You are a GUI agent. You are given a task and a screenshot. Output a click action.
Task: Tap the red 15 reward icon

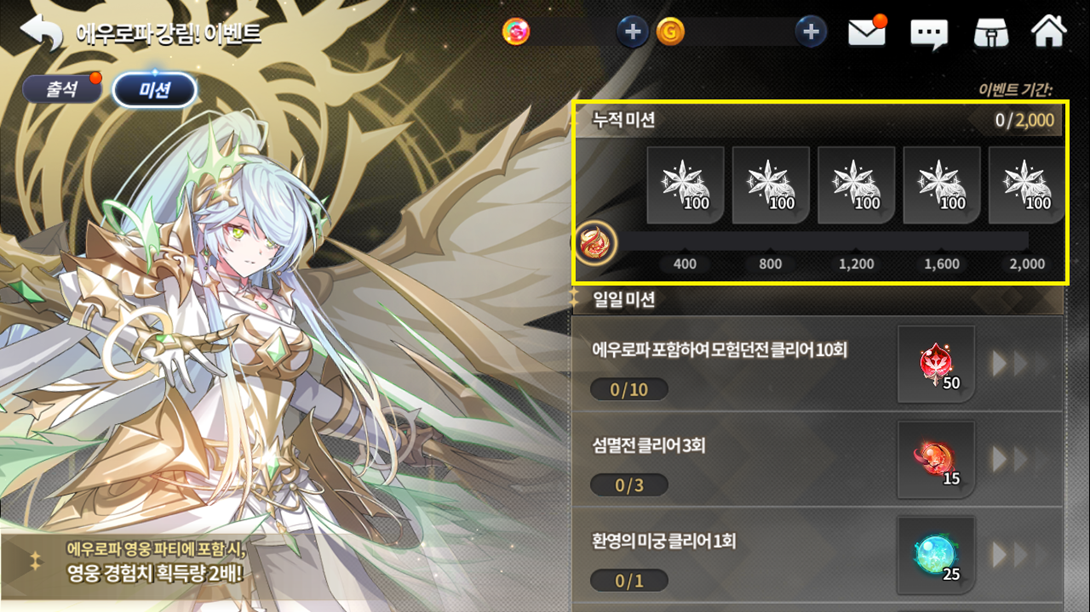(936, 460)
